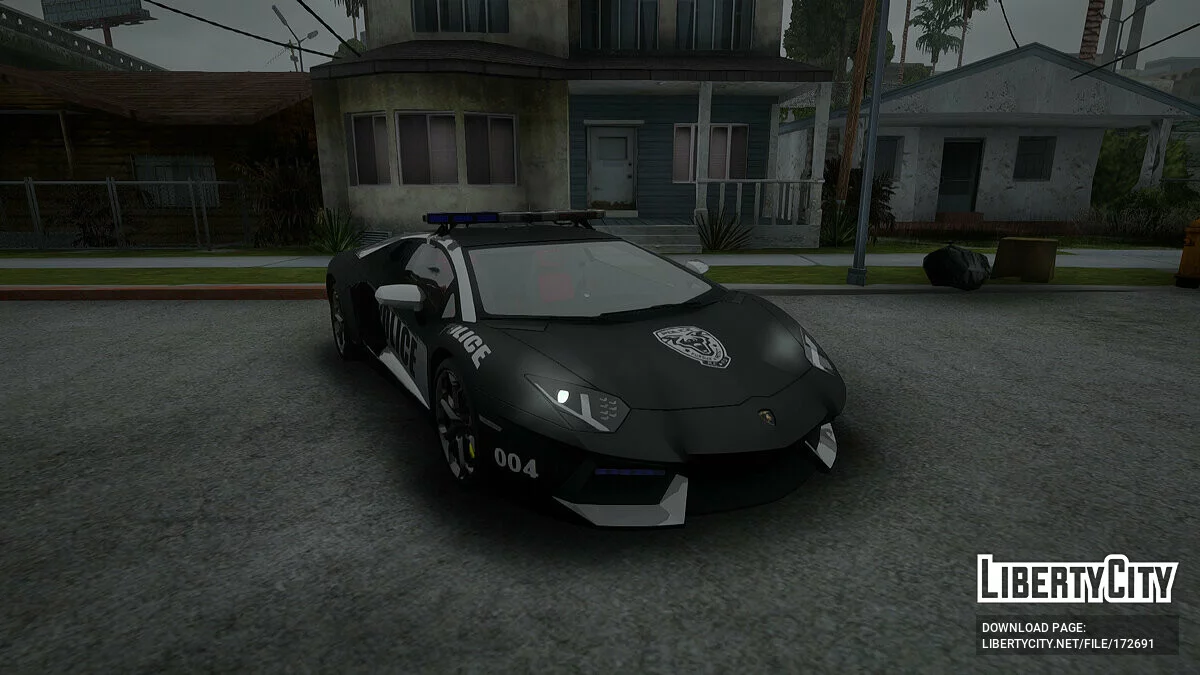Click the LibertyCity logo watermark
Screen dimensions: 1200x675
click(x=1076, y=579)
